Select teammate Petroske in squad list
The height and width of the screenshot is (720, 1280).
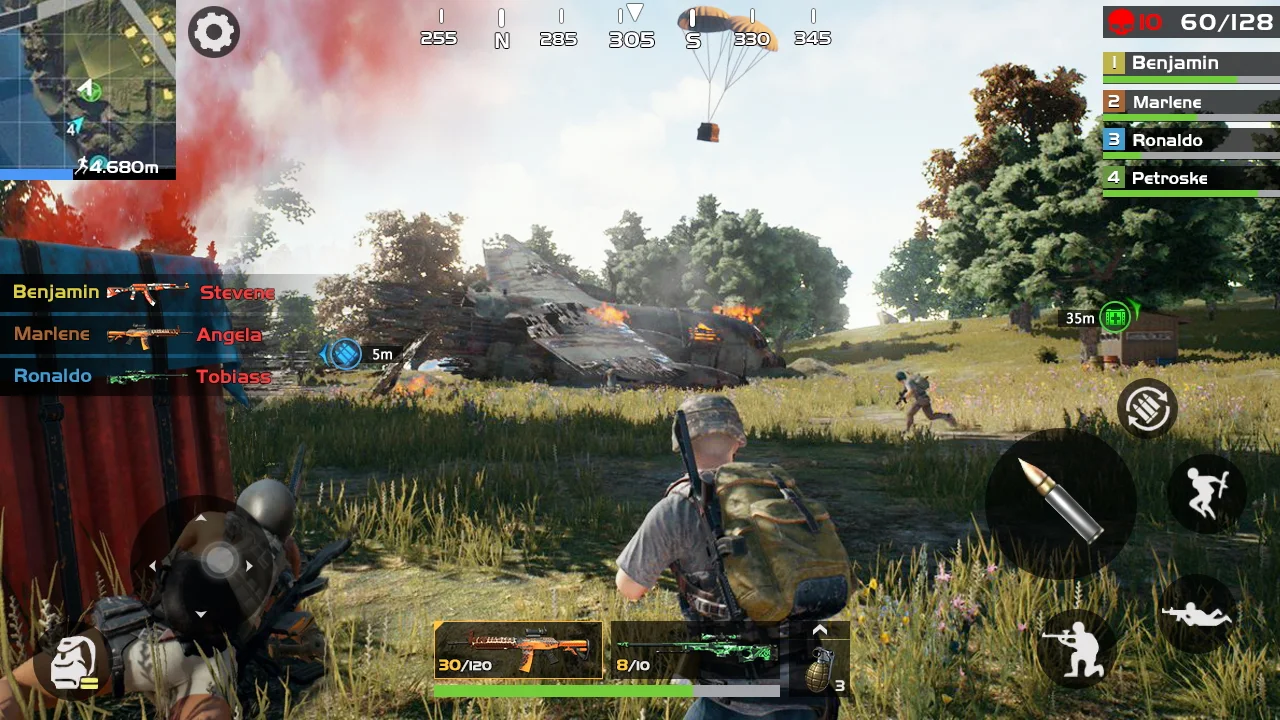point(1190,179)
